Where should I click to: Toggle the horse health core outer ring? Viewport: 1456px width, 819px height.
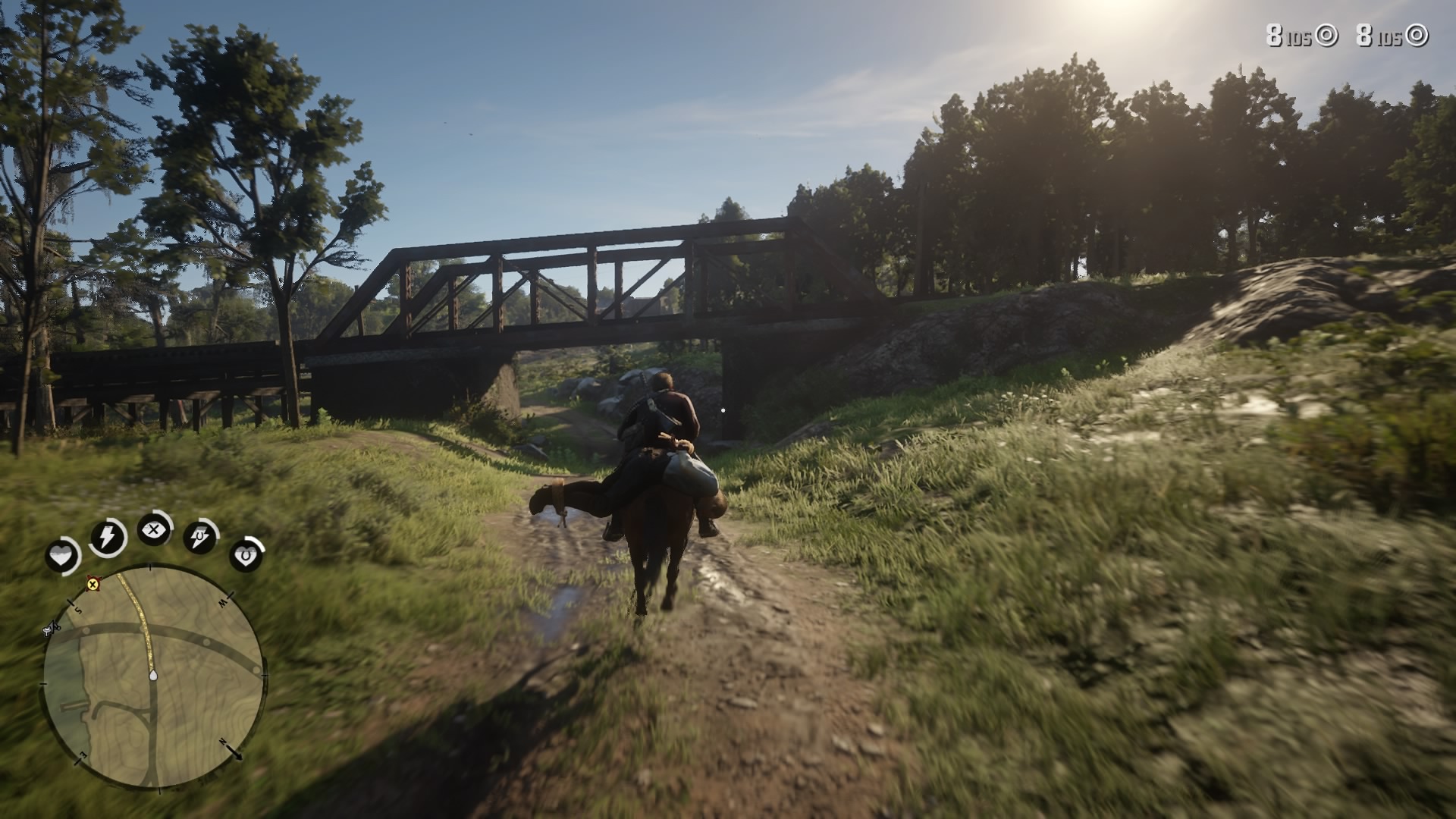(256, 540)
